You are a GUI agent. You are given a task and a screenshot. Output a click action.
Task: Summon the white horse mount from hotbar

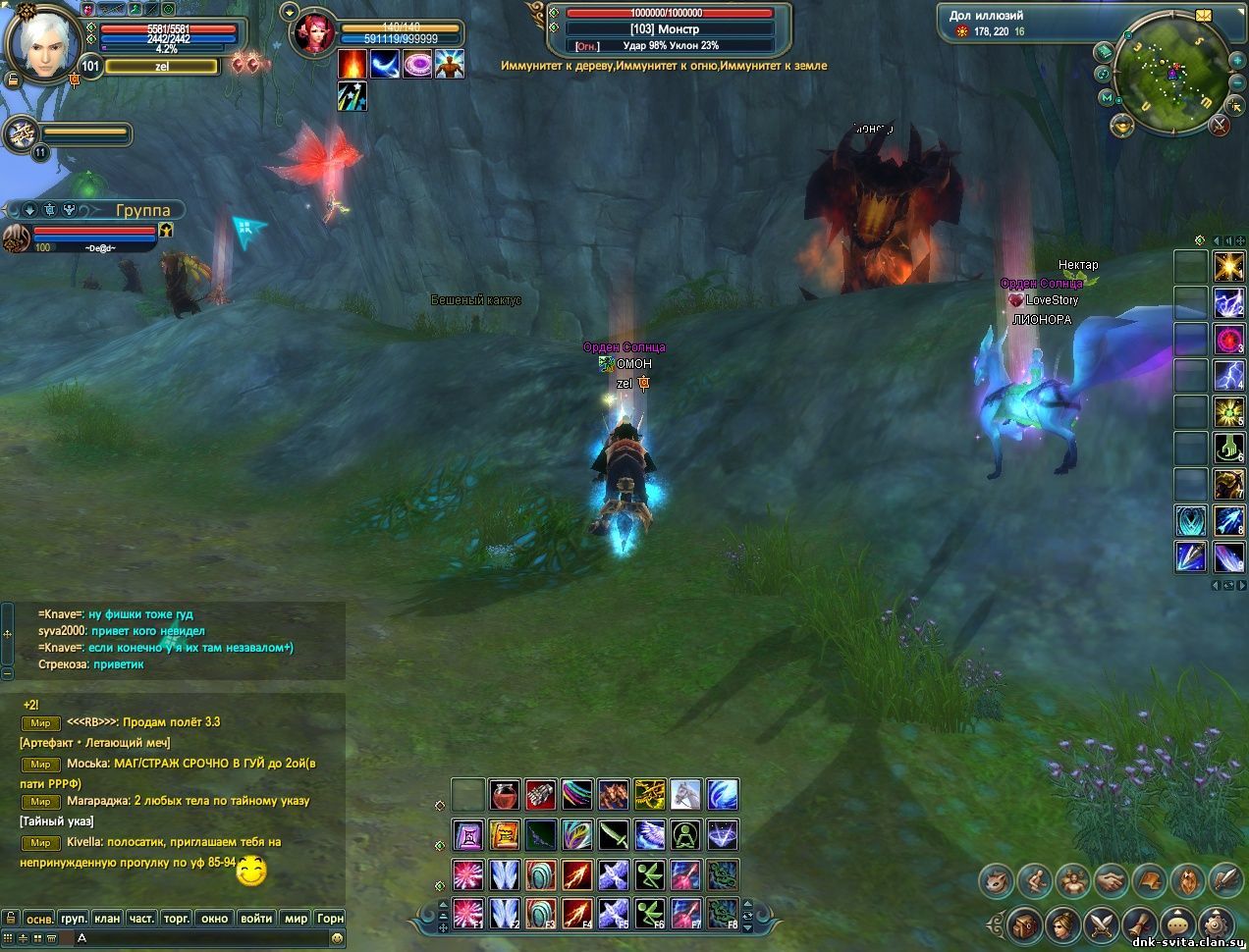click(x=685, y=794)
